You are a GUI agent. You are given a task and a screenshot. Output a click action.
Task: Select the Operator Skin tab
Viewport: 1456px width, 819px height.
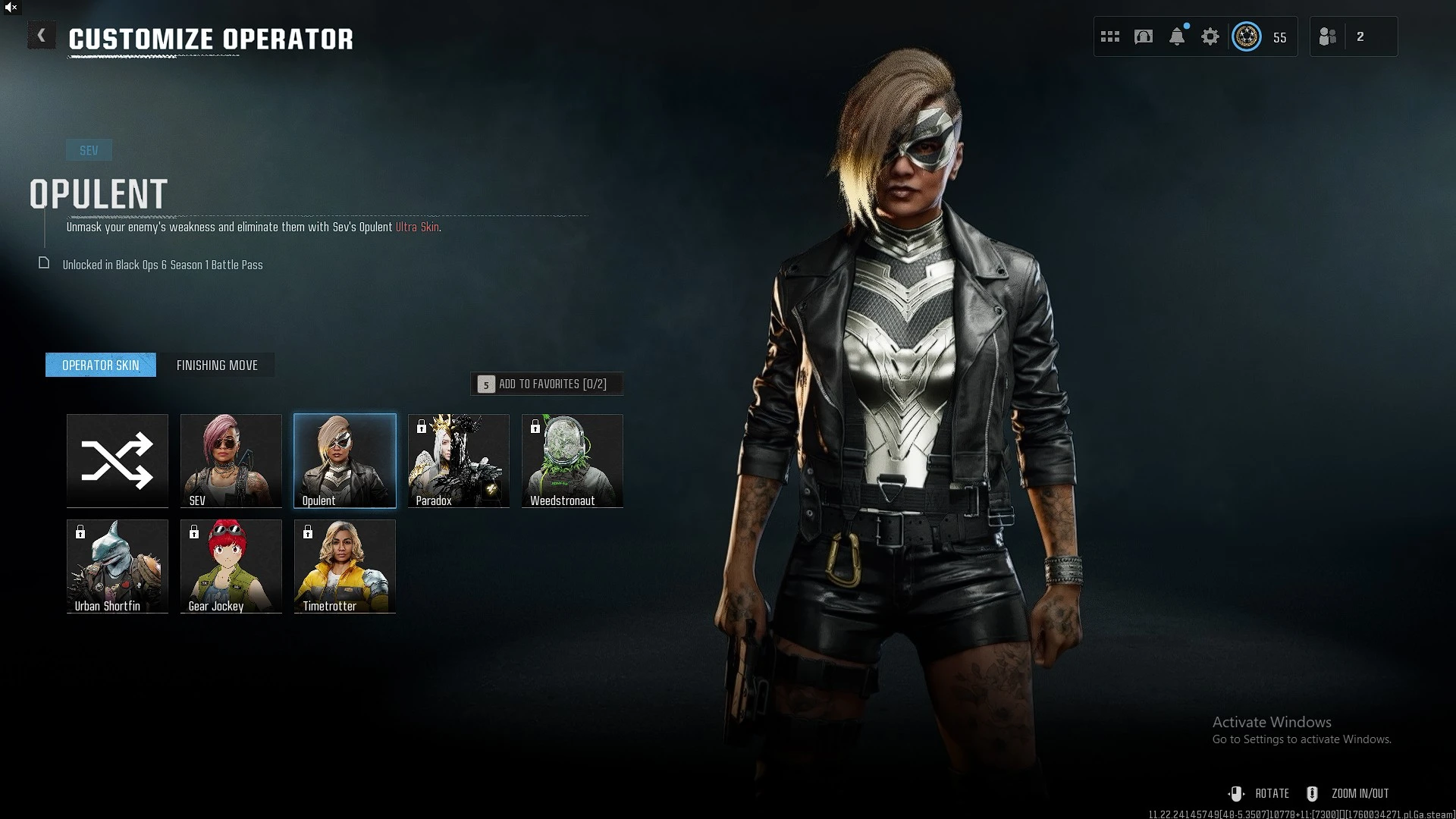coord(101,366)
